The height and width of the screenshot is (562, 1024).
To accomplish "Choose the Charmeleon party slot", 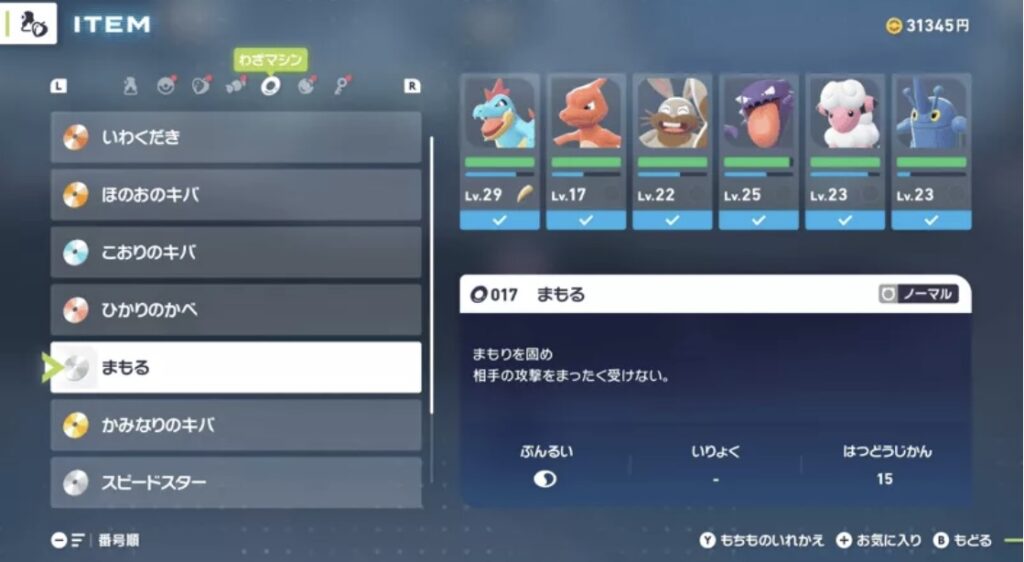I will (x=585, y=151).
